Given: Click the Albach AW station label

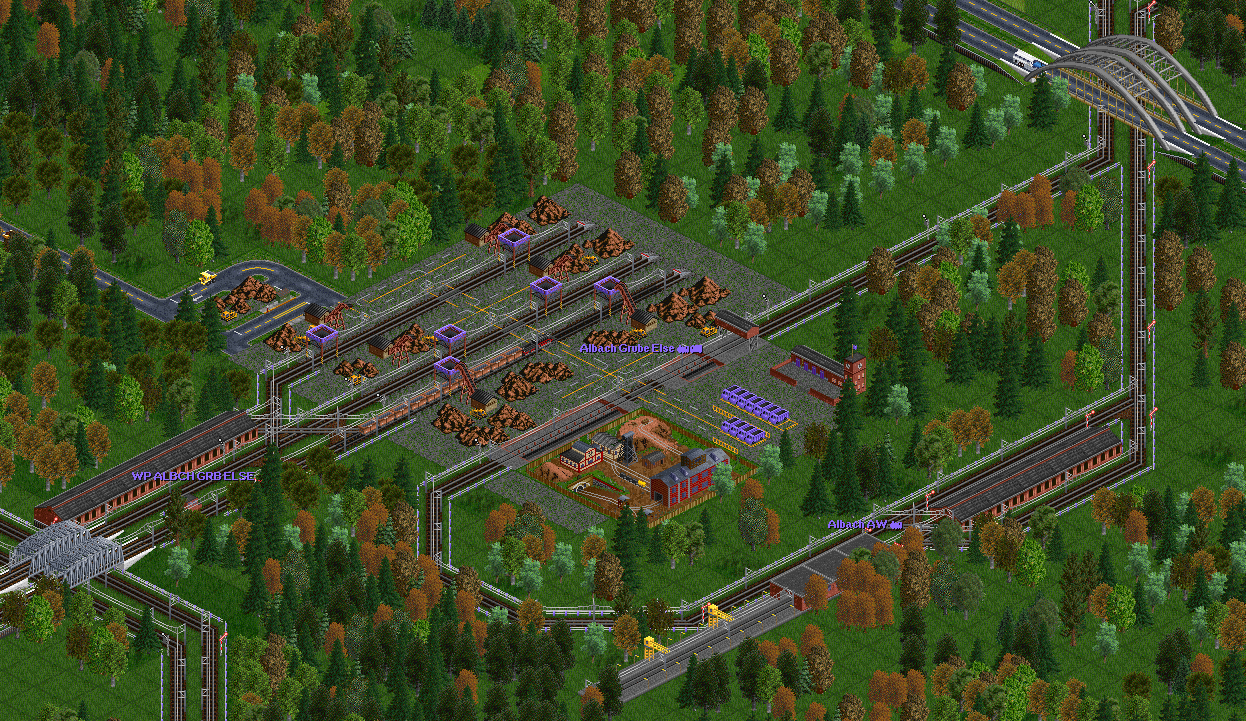Looking at the screenshot, I should pyautogui.click(x=864, y=524).
